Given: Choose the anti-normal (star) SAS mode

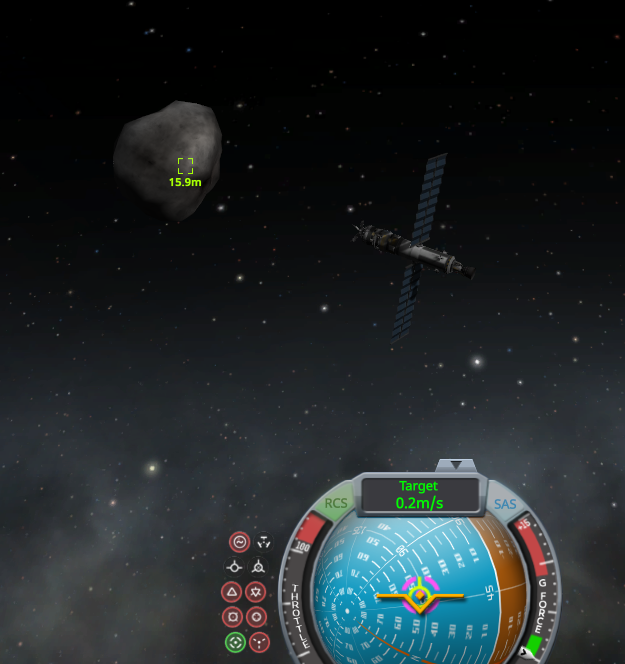Looking at the screenshot, I should tap(256, 592).
